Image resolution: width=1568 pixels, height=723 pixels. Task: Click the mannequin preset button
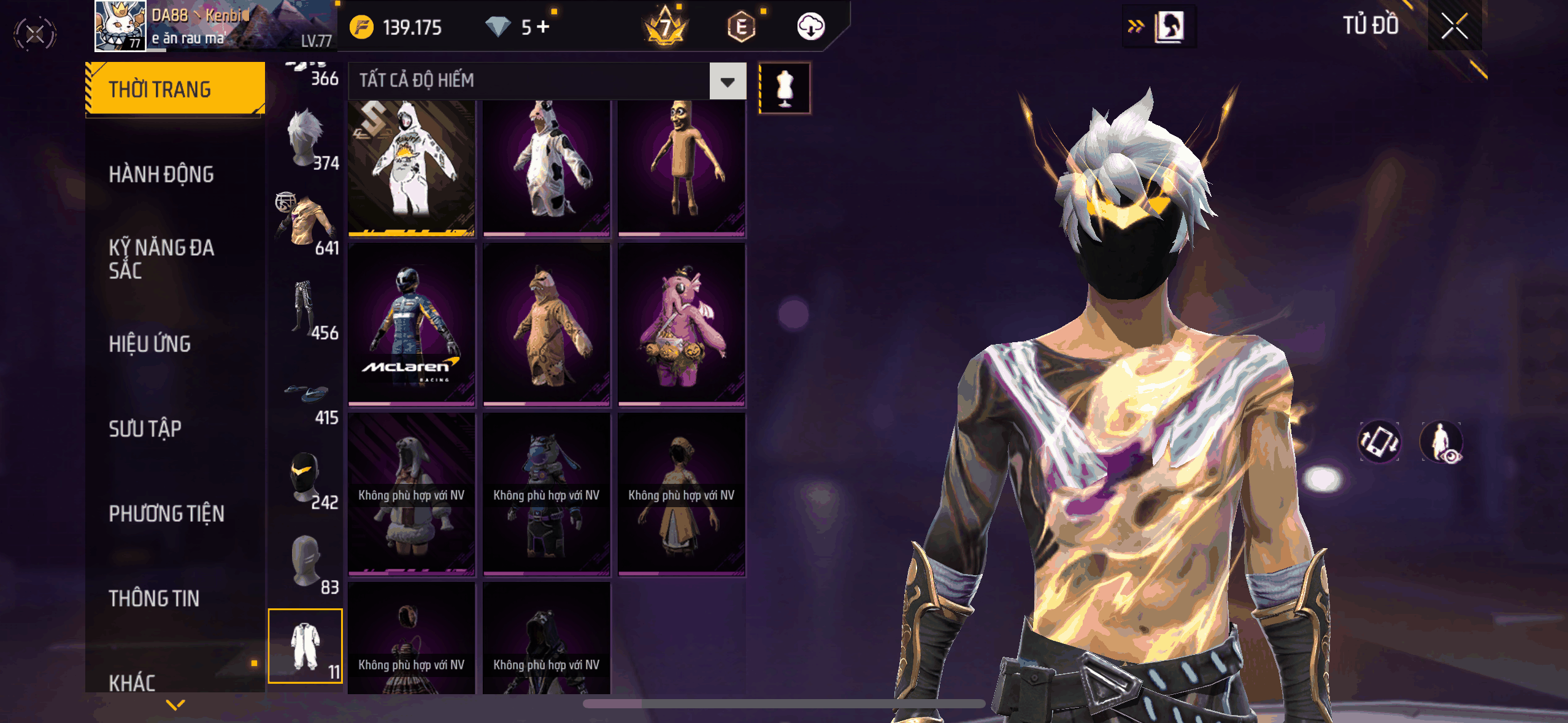pos(785,88)
